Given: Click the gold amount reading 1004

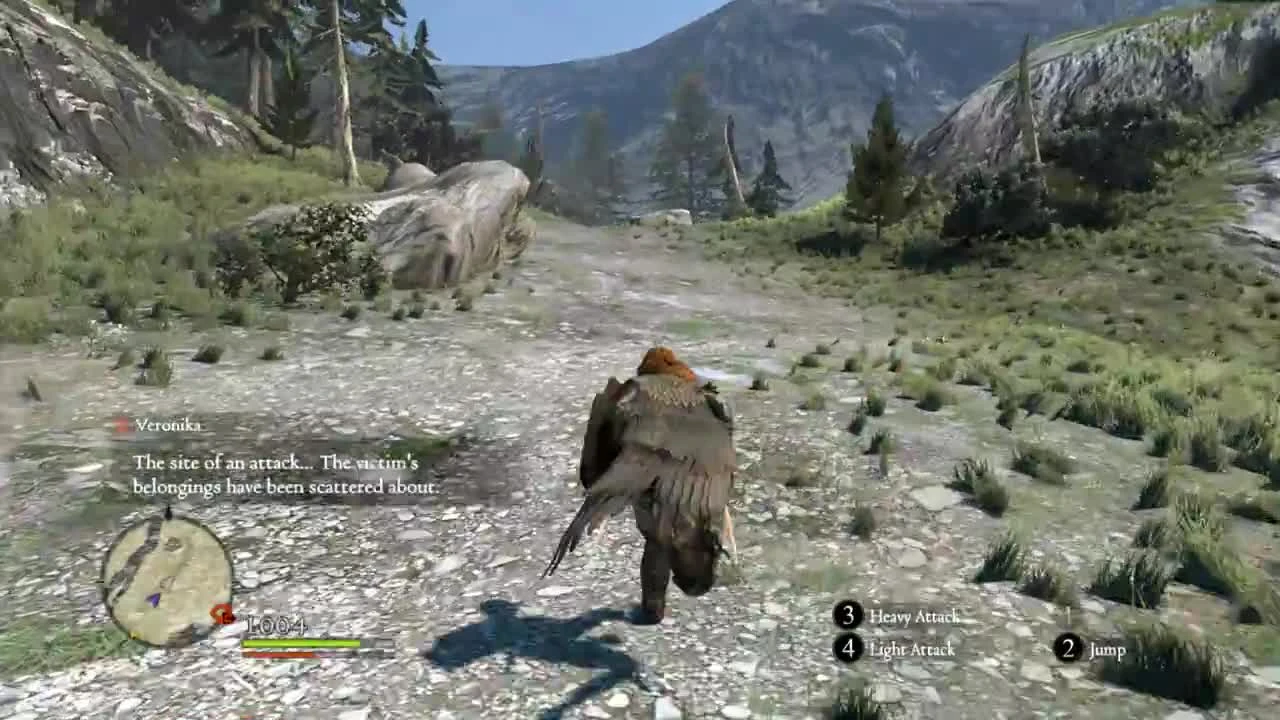Looking at the screenshot, I should click(278, 625).
